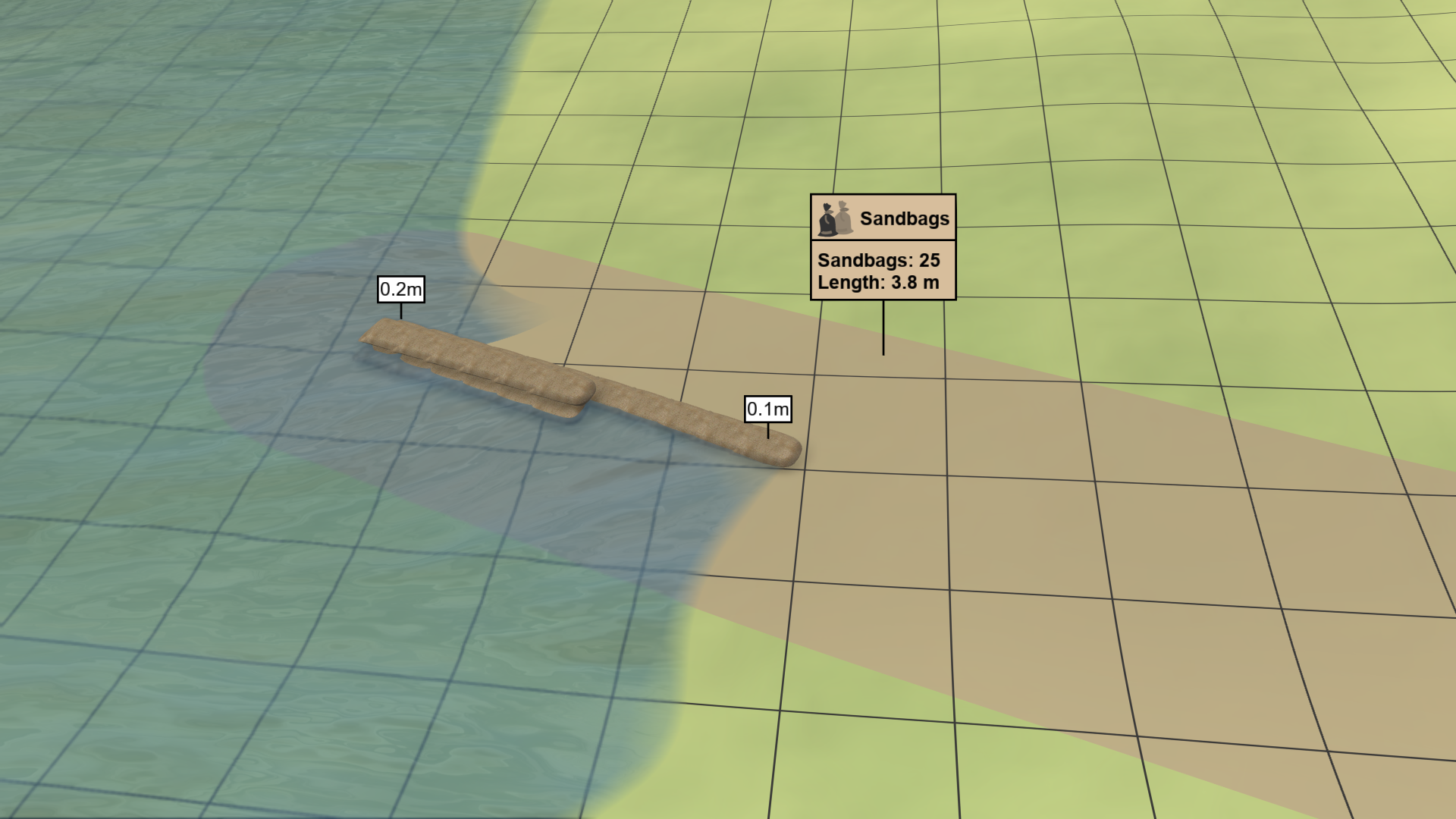Click the Length: 3.8 m text

(878, 281)
